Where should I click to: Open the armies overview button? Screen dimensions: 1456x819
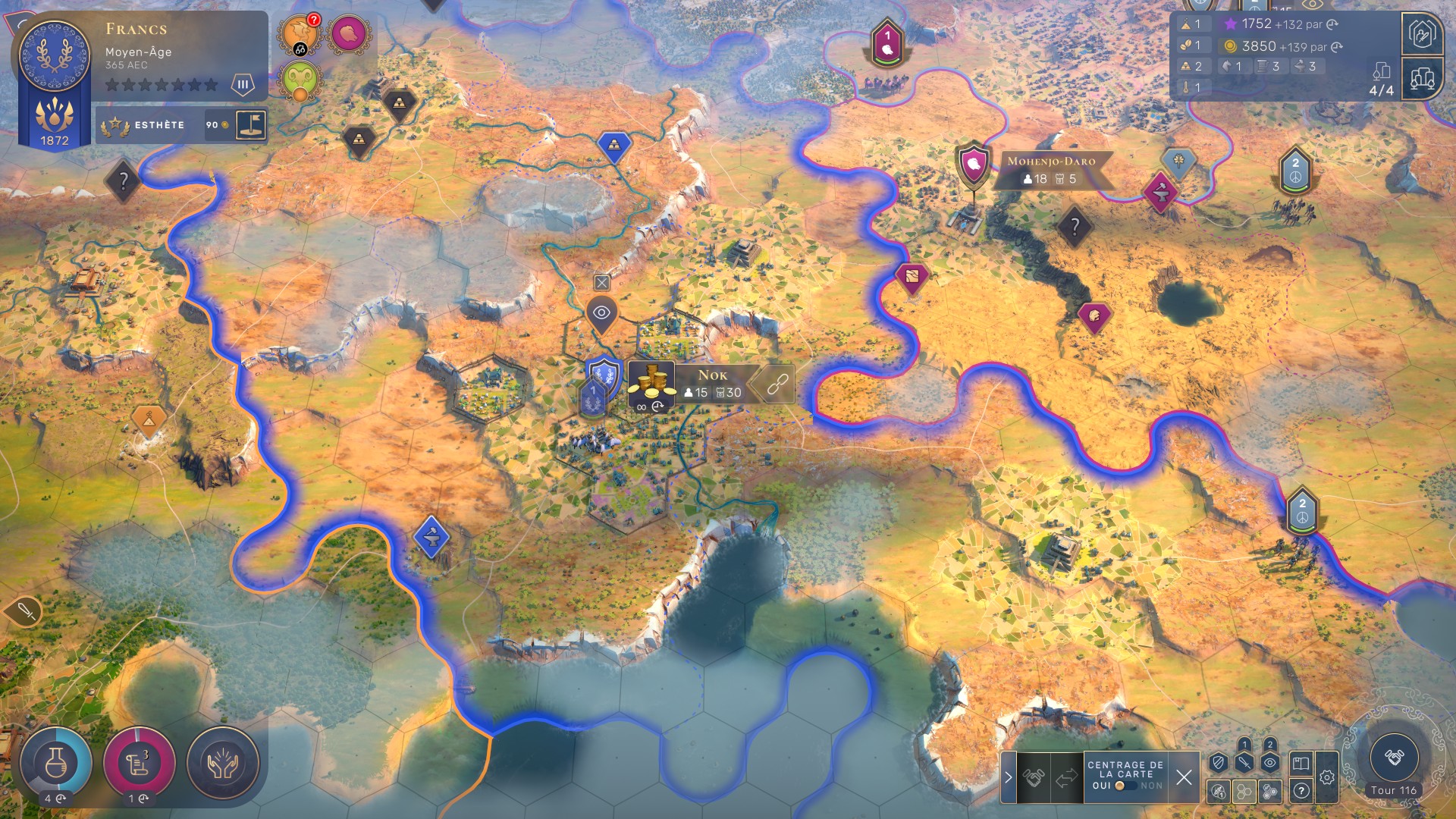1422,34
